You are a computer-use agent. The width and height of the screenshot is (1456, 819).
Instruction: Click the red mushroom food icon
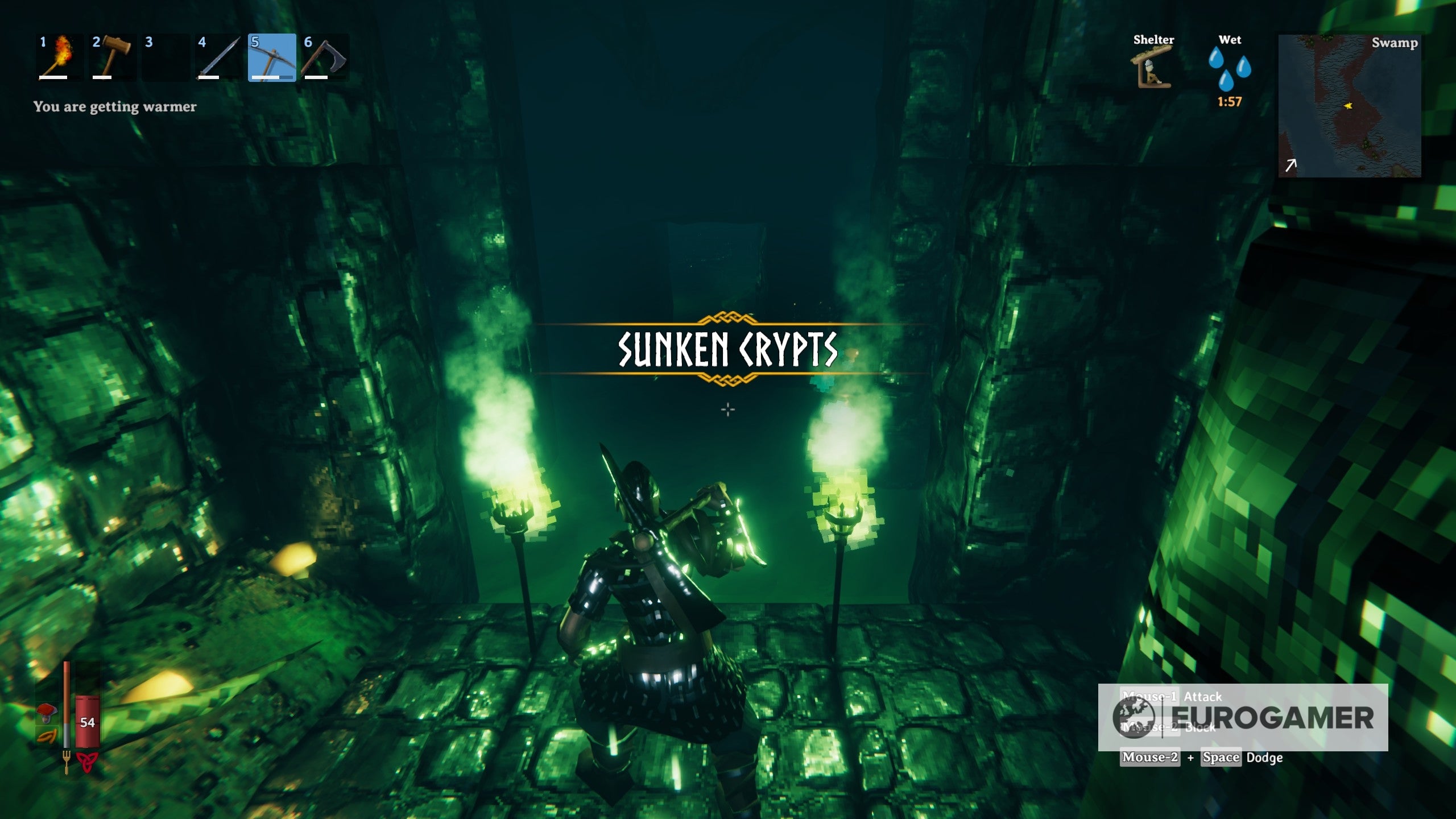(x=46, y=713)
